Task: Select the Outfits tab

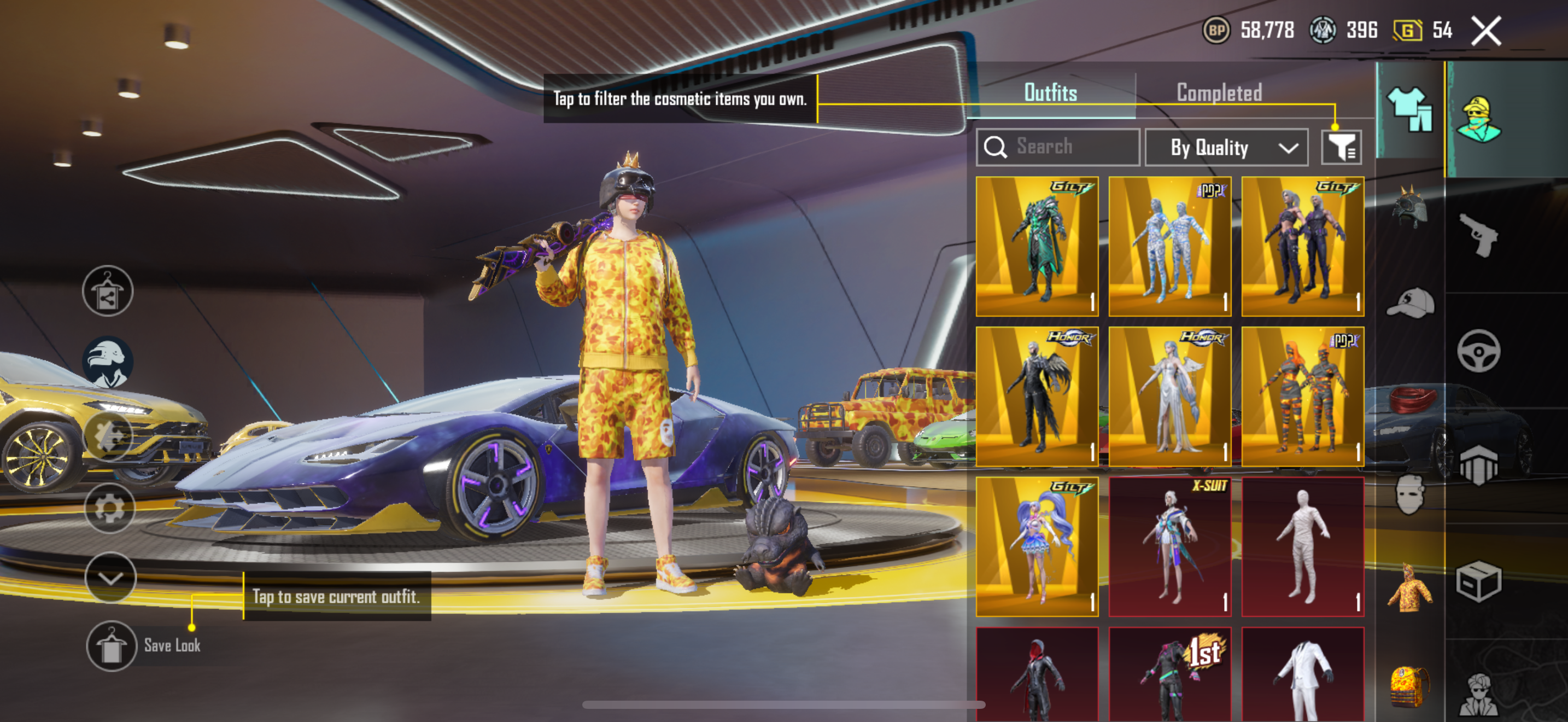Action: coord(1050,92)
